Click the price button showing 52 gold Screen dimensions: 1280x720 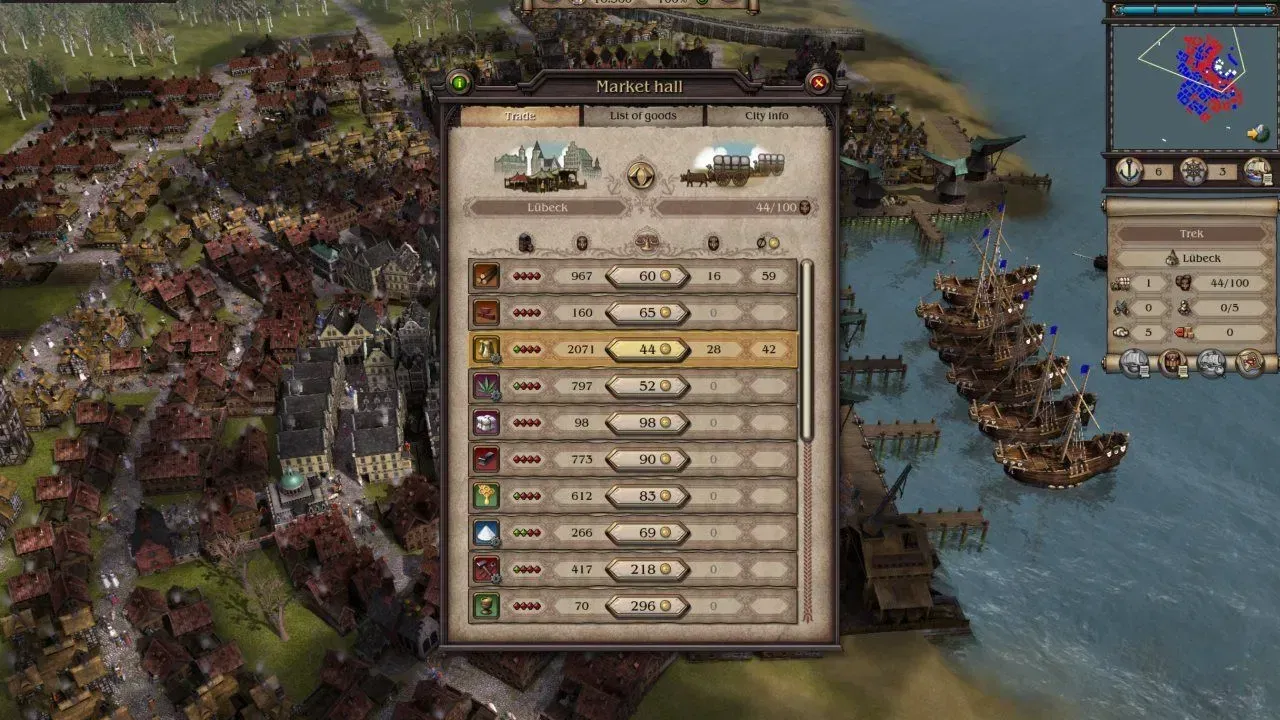(647, 386)
